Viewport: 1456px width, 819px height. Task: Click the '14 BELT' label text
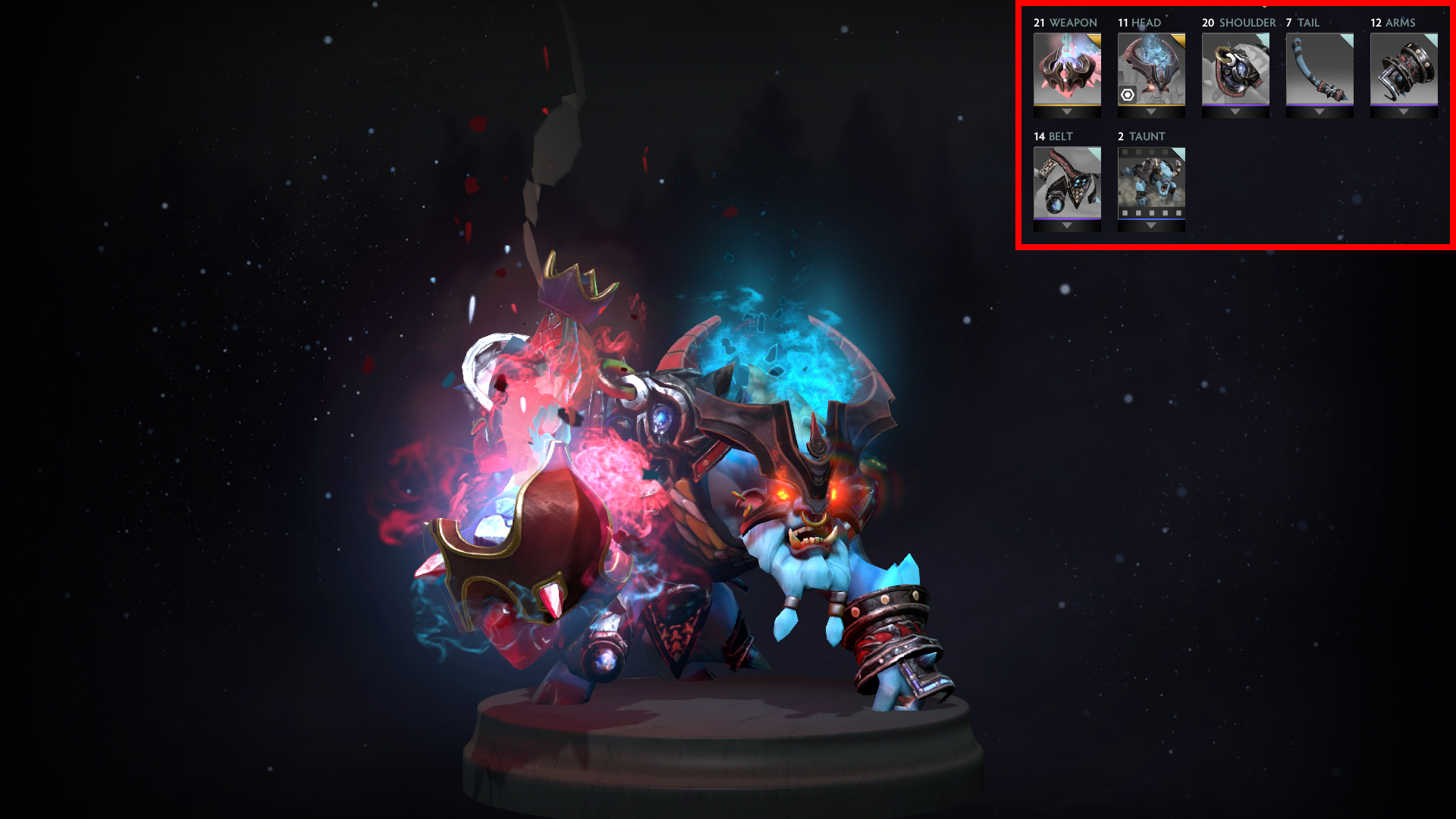(x=1054, y=137)
